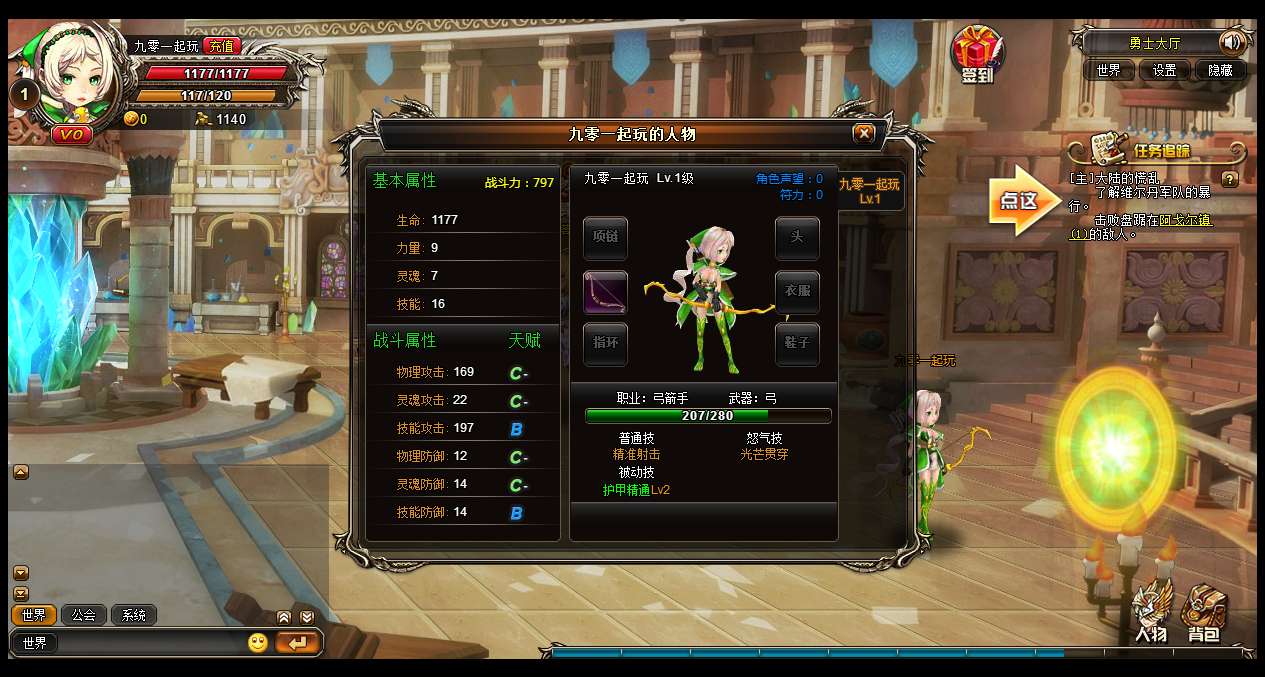Toggle the sound speaker icon
1265x677 pixels.
click(x=1231, y=43)
